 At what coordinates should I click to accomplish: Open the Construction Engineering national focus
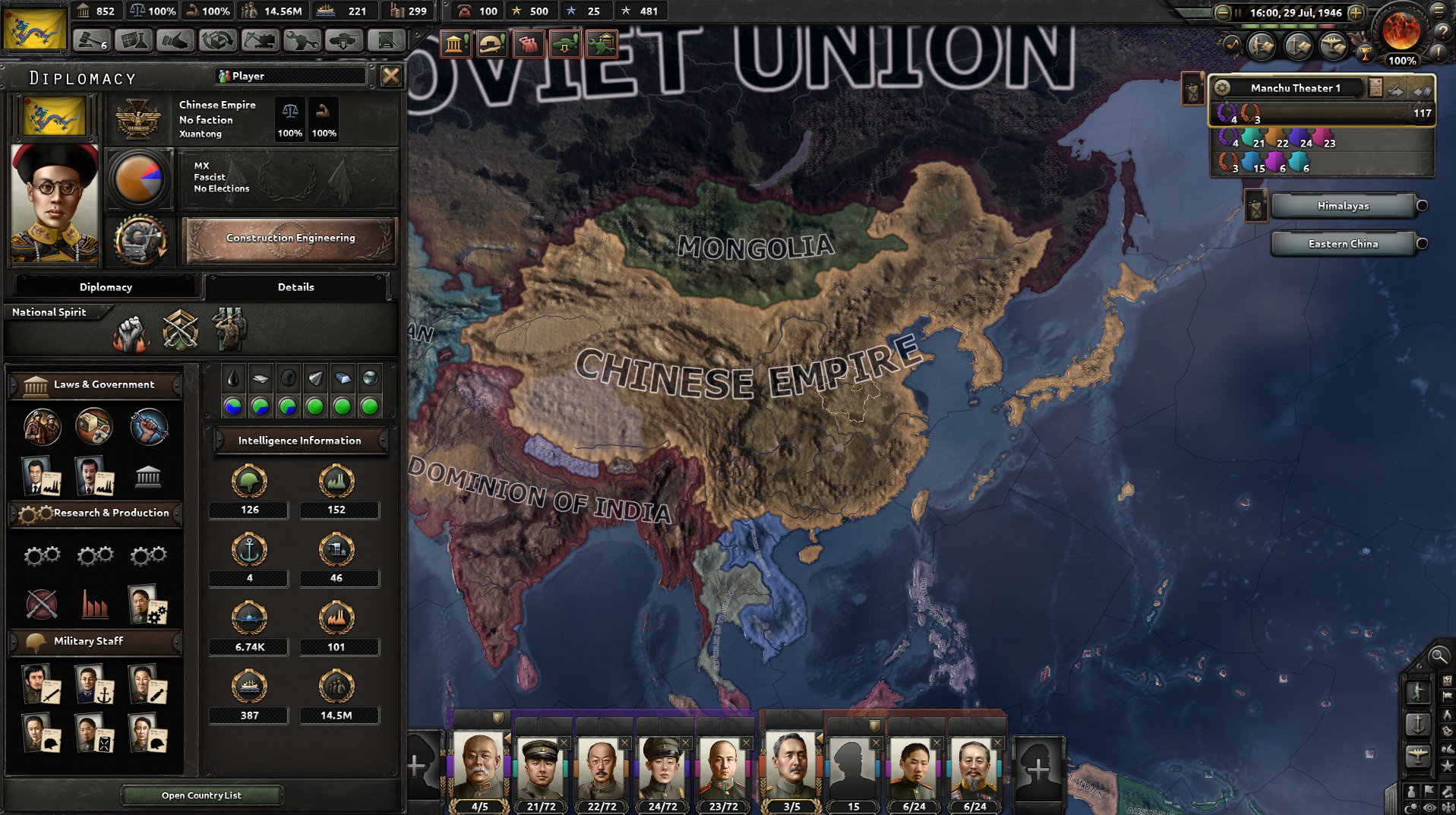tap(289, 237)
